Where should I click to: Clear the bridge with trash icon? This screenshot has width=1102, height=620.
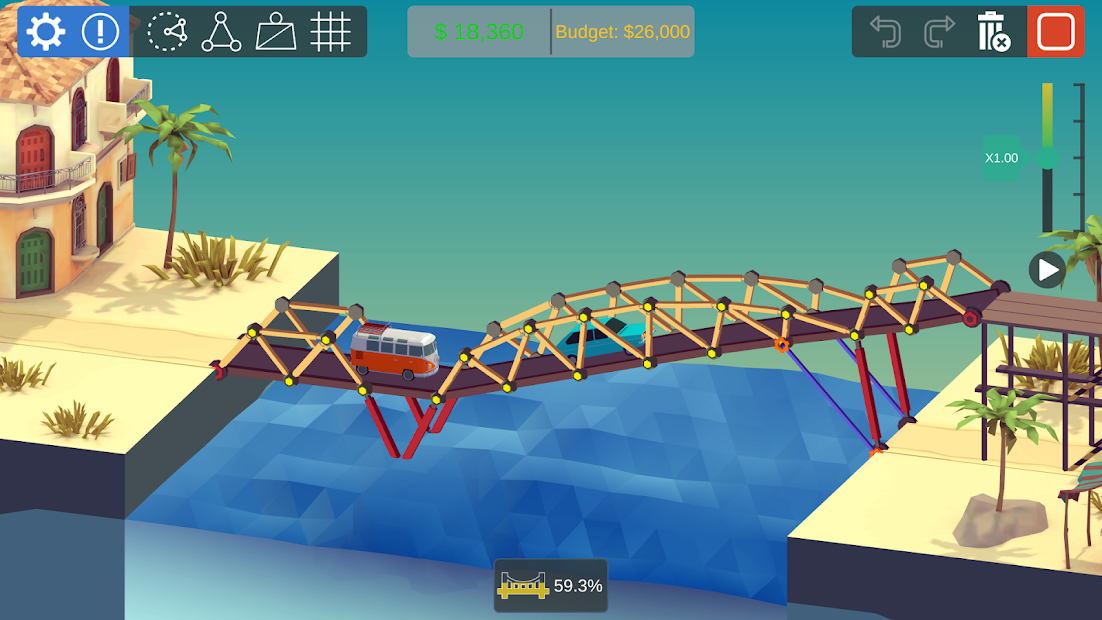coord(994,32)
